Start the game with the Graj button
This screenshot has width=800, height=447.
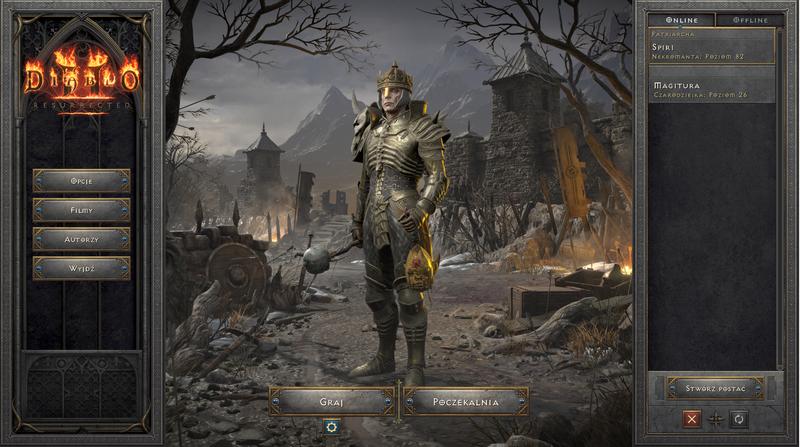pos(332,401)
